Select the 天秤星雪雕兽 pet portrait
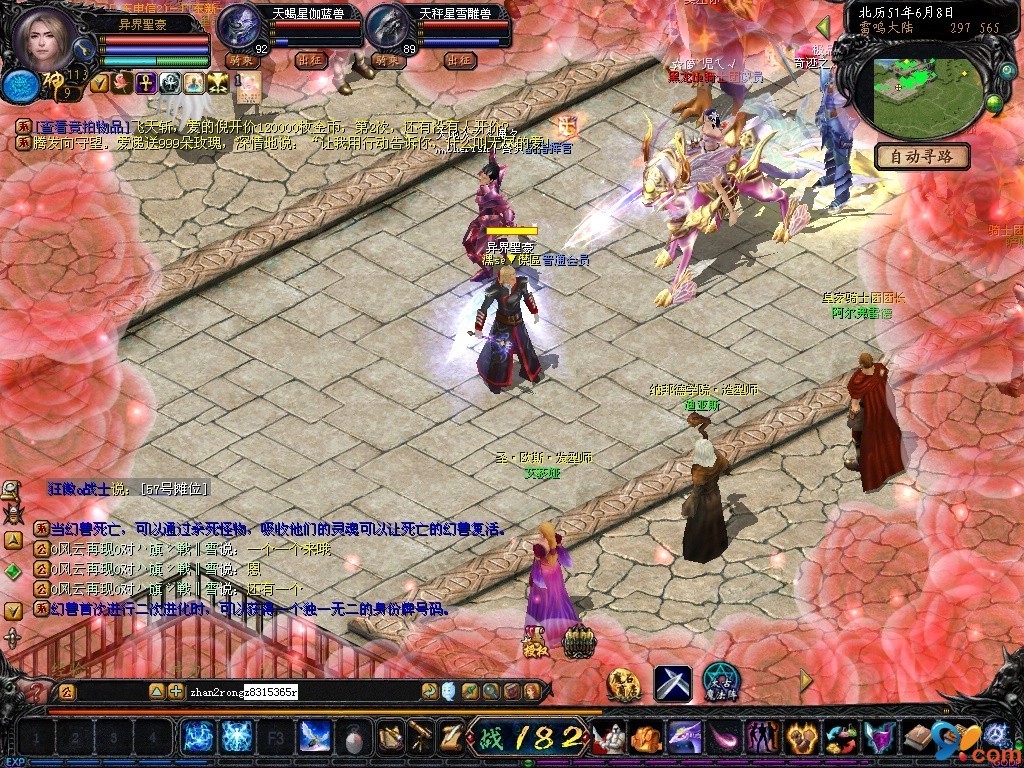This screenshot has width=1024, height=768. pos(388,27)
